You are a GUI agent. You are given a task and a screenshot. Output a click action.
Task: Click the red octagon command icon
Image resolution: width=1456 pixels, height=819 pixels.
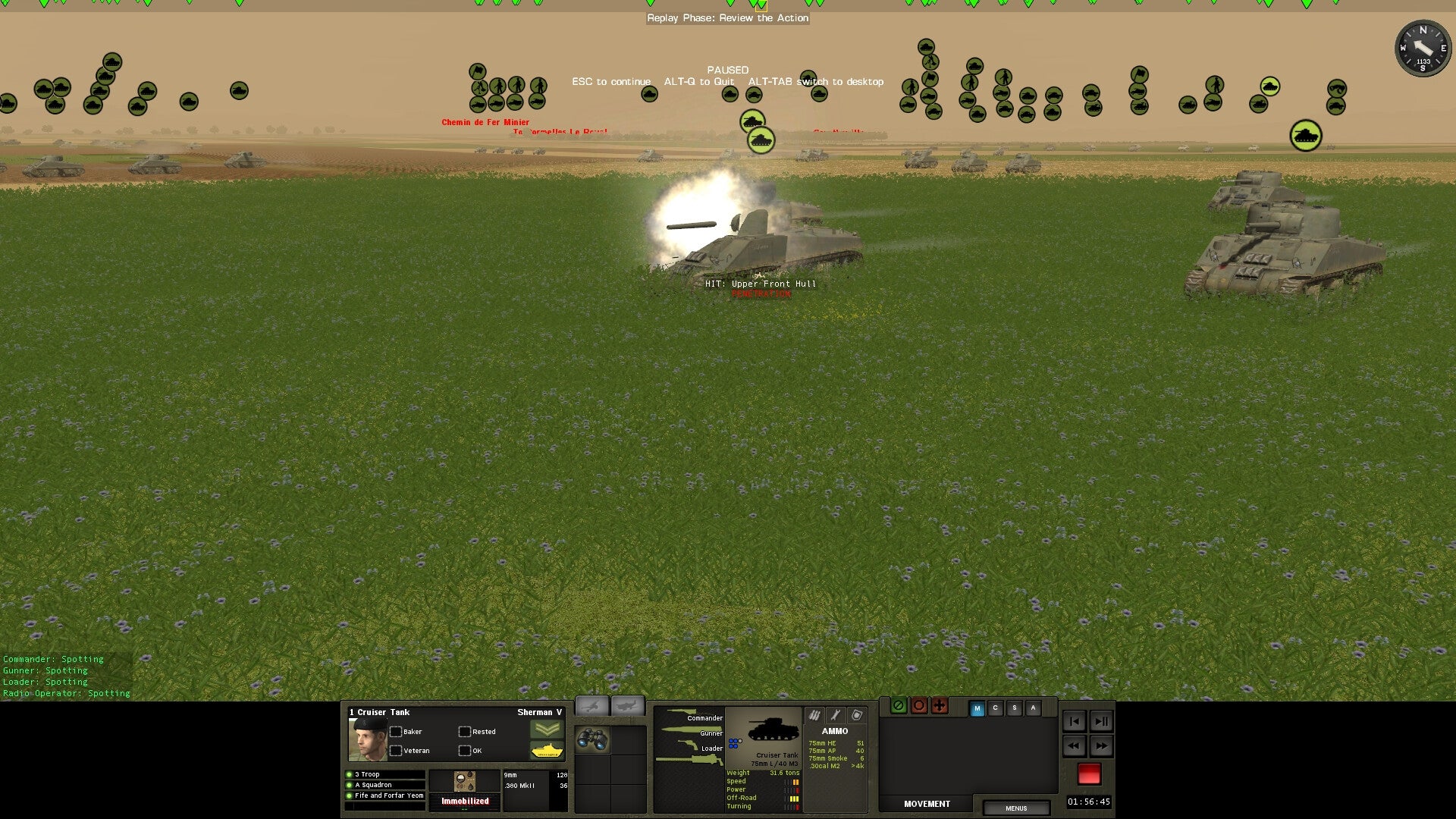920,706
